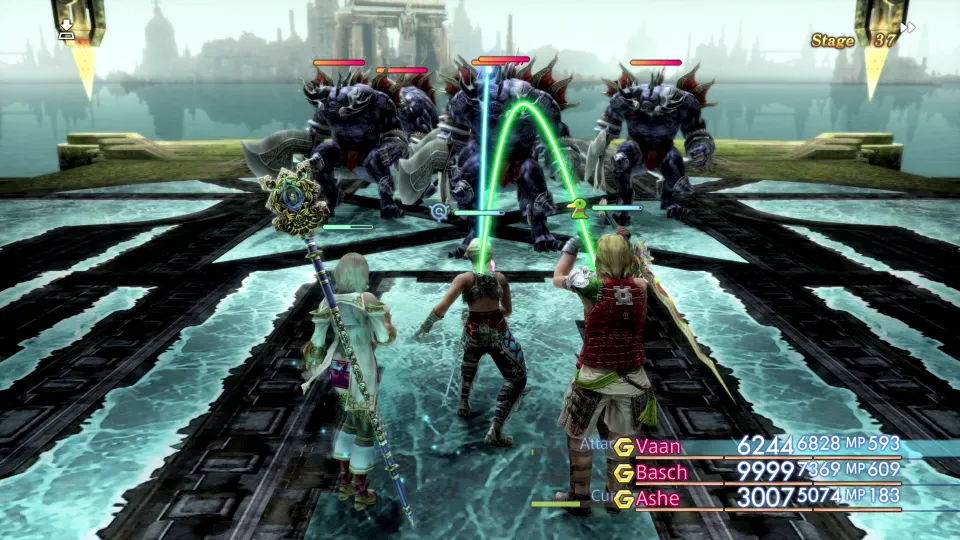Click the auto-save download arrow icon
Screen dimensions: 960x540
(x=66, y=29)
